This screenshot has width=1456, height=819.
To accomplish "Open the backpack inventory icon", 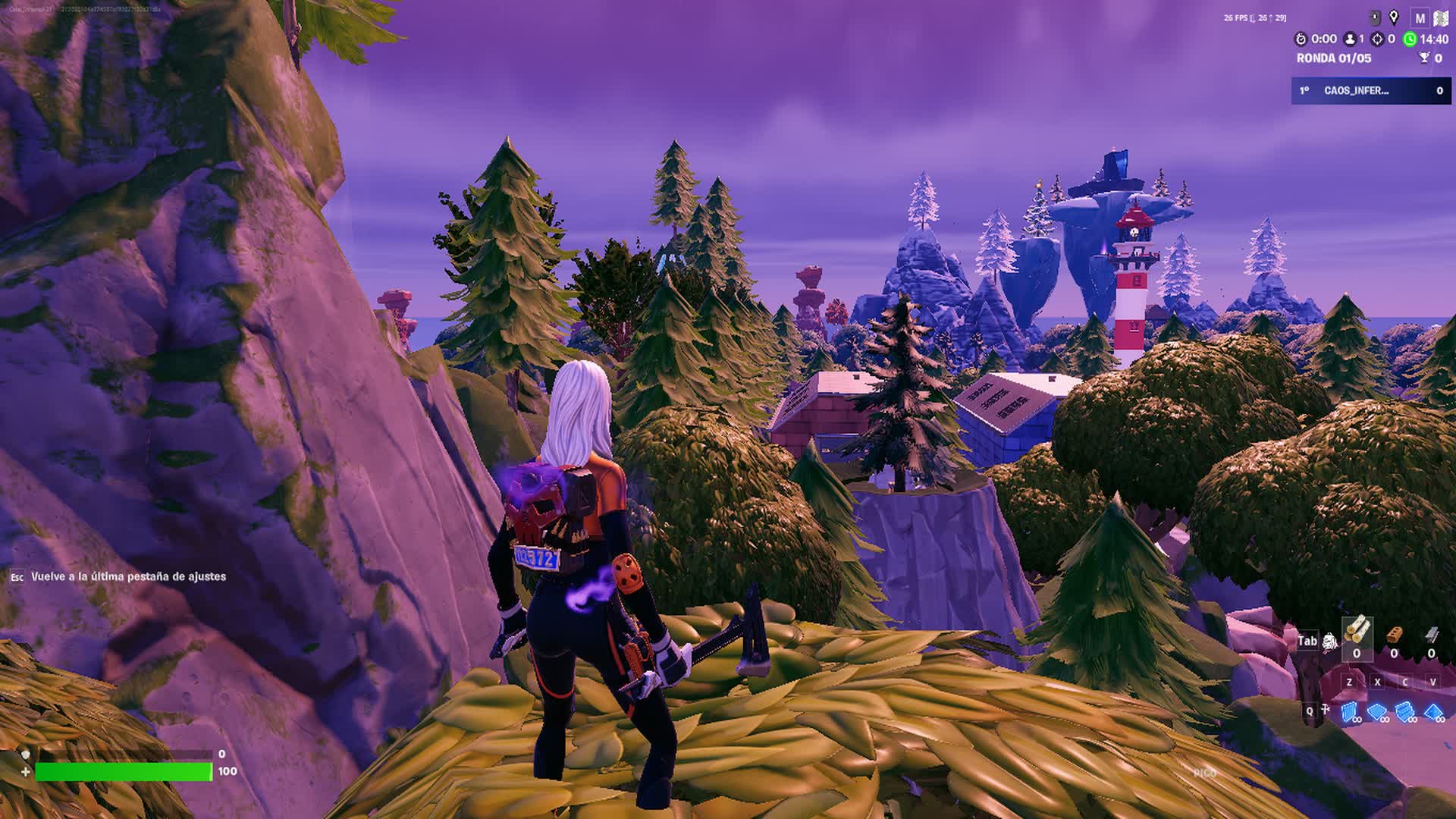I will (1329, 642).
